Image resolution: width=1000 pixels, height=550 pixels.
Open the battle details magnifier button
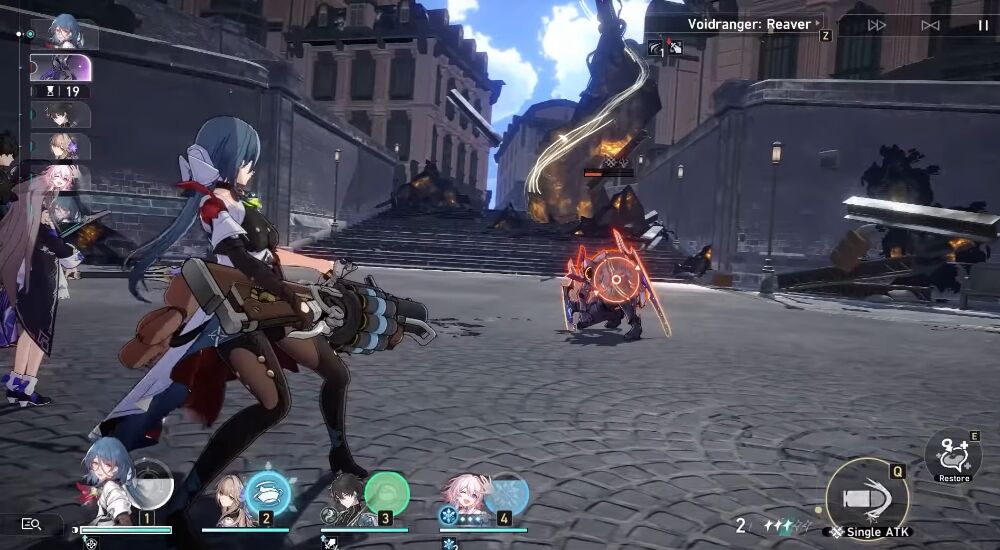click(x=30, y=523)
